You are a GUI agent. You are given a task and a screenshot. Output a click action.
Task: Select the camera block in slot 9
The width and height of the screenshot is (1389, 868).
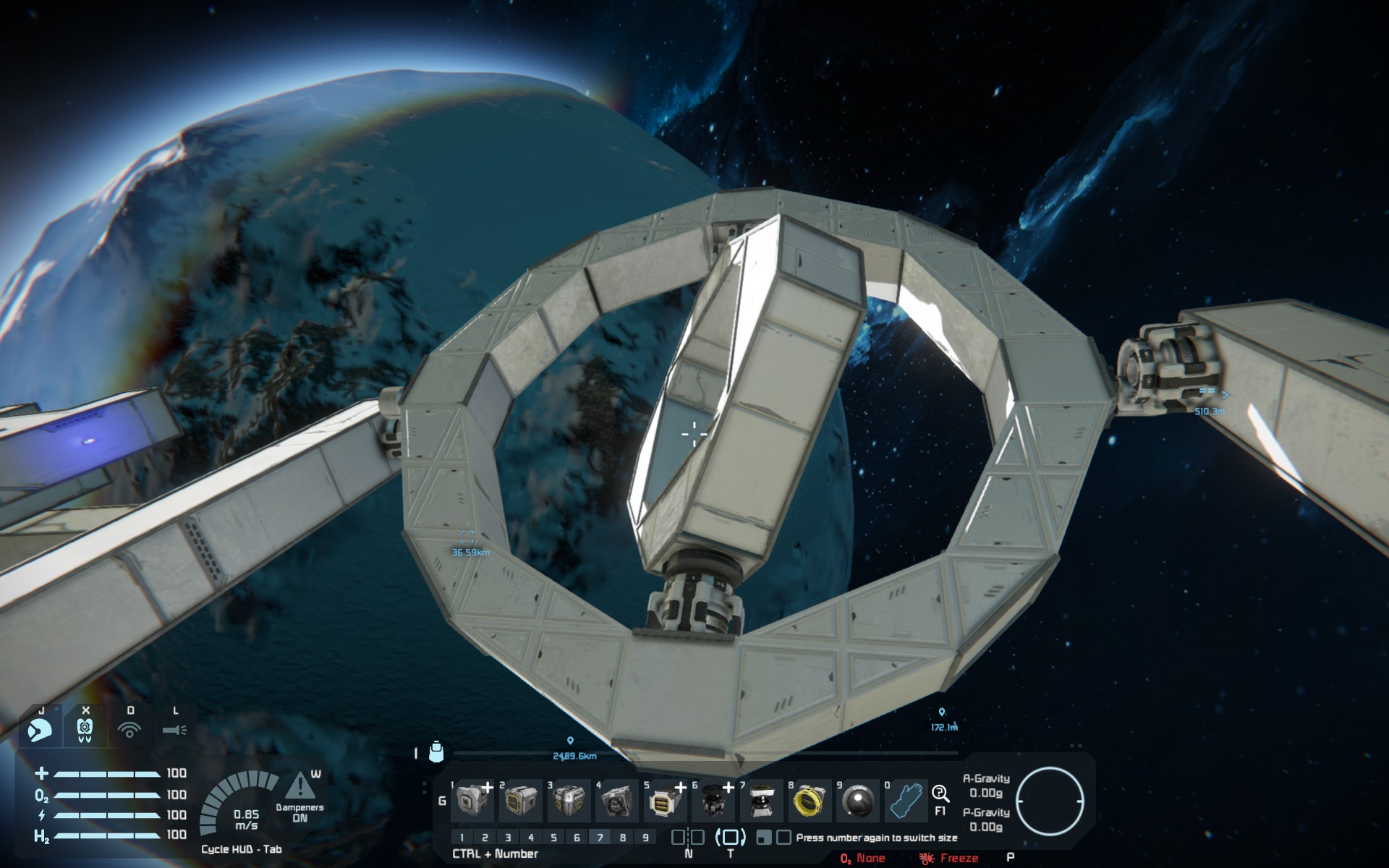click(858, 801)
